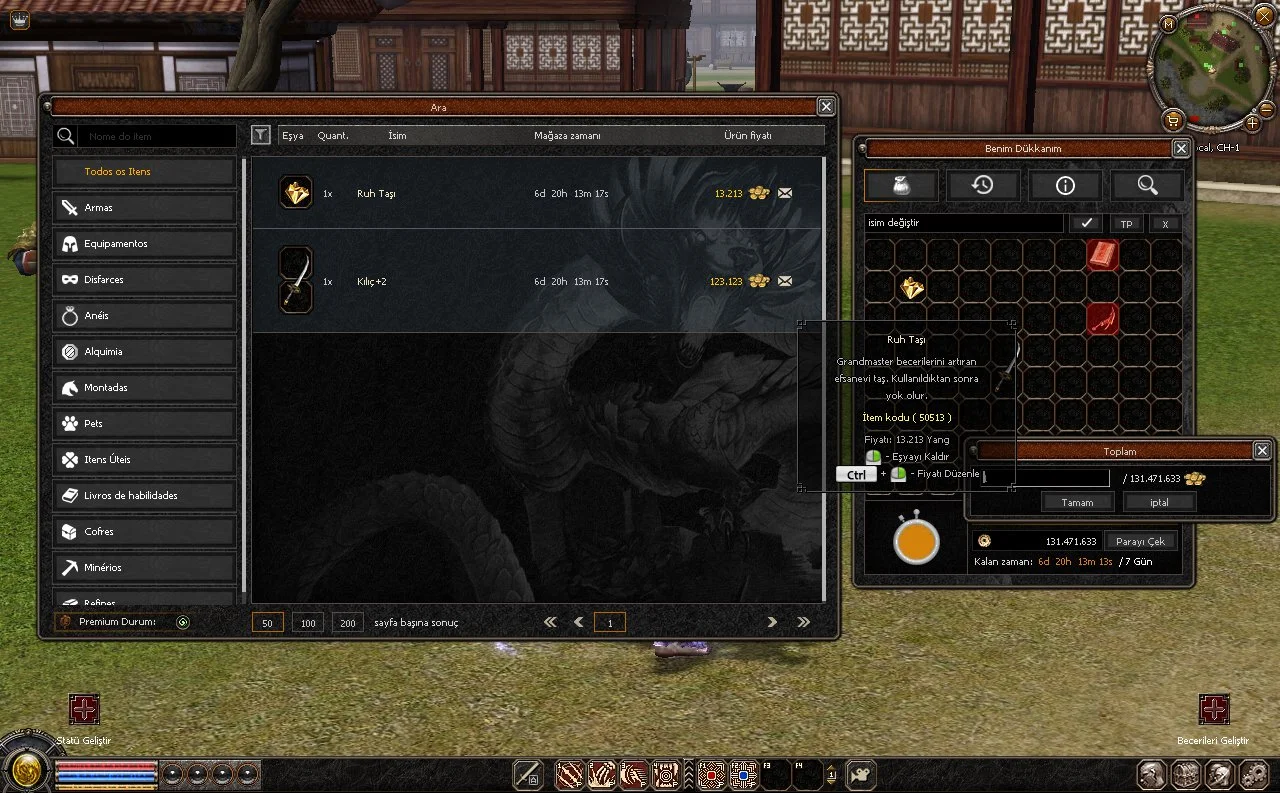1280x793 pixels.
Task: Close the Benim Dükkanım window
Action: pos(1181,148)
